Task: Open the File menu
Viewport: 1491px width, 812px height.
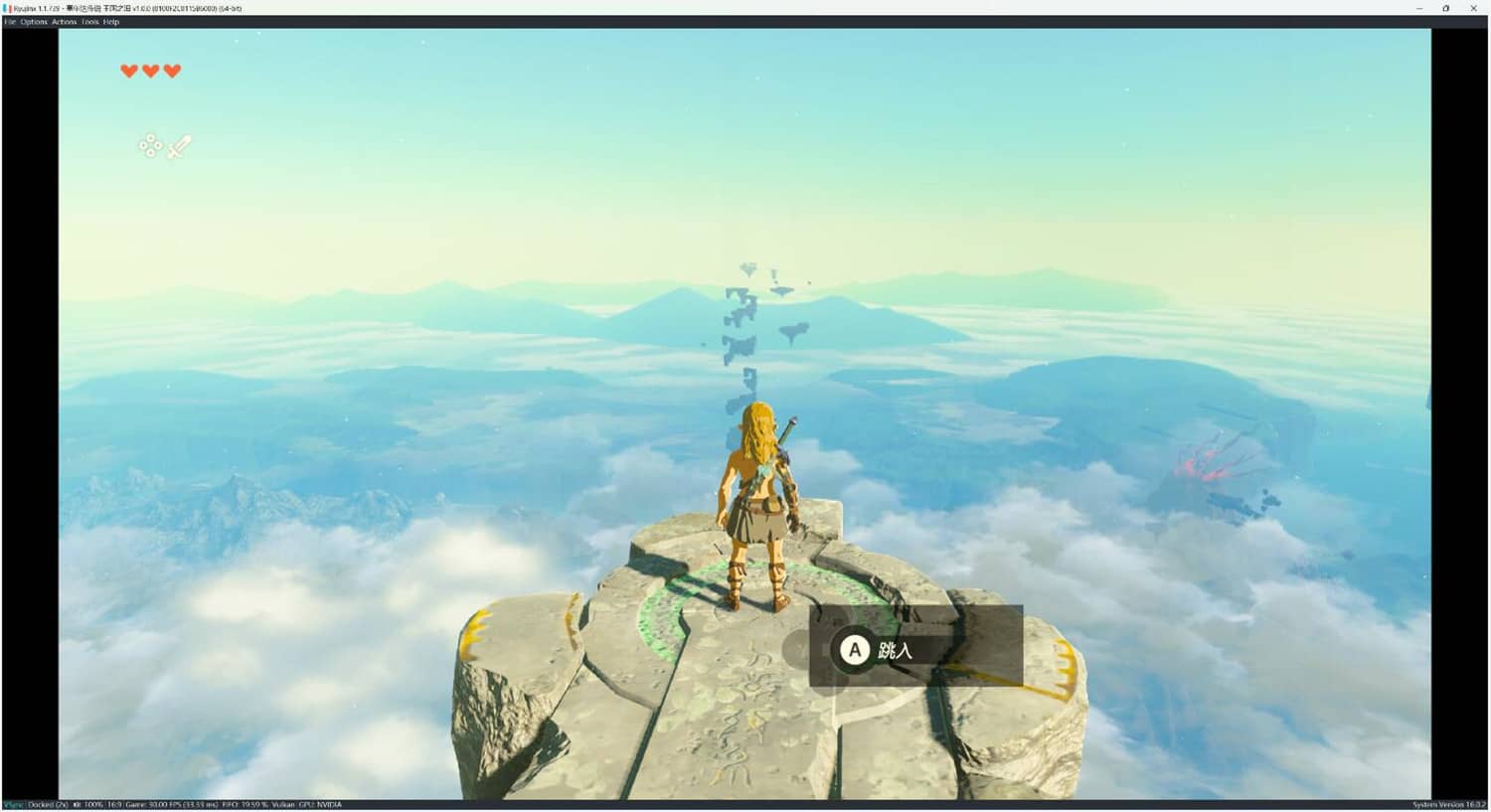Action: (x=9, y=21)
